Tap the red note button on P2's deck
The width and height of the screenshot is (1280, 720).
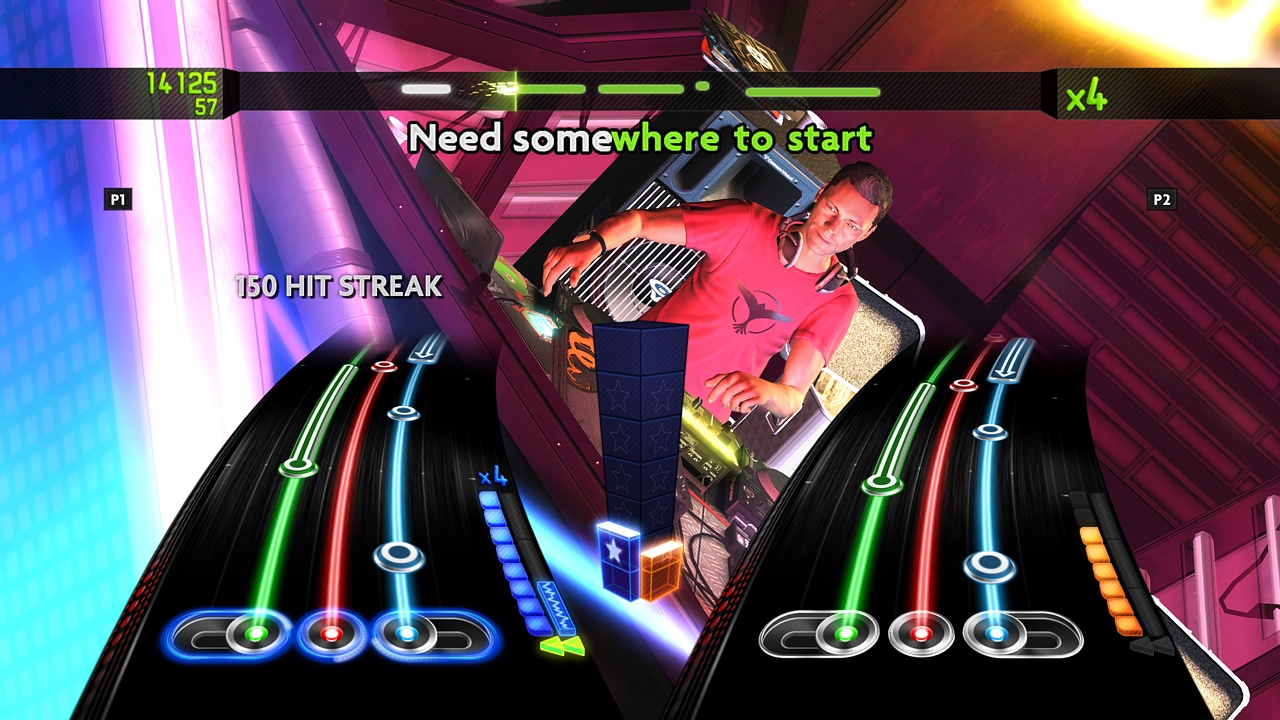point(921,634)
